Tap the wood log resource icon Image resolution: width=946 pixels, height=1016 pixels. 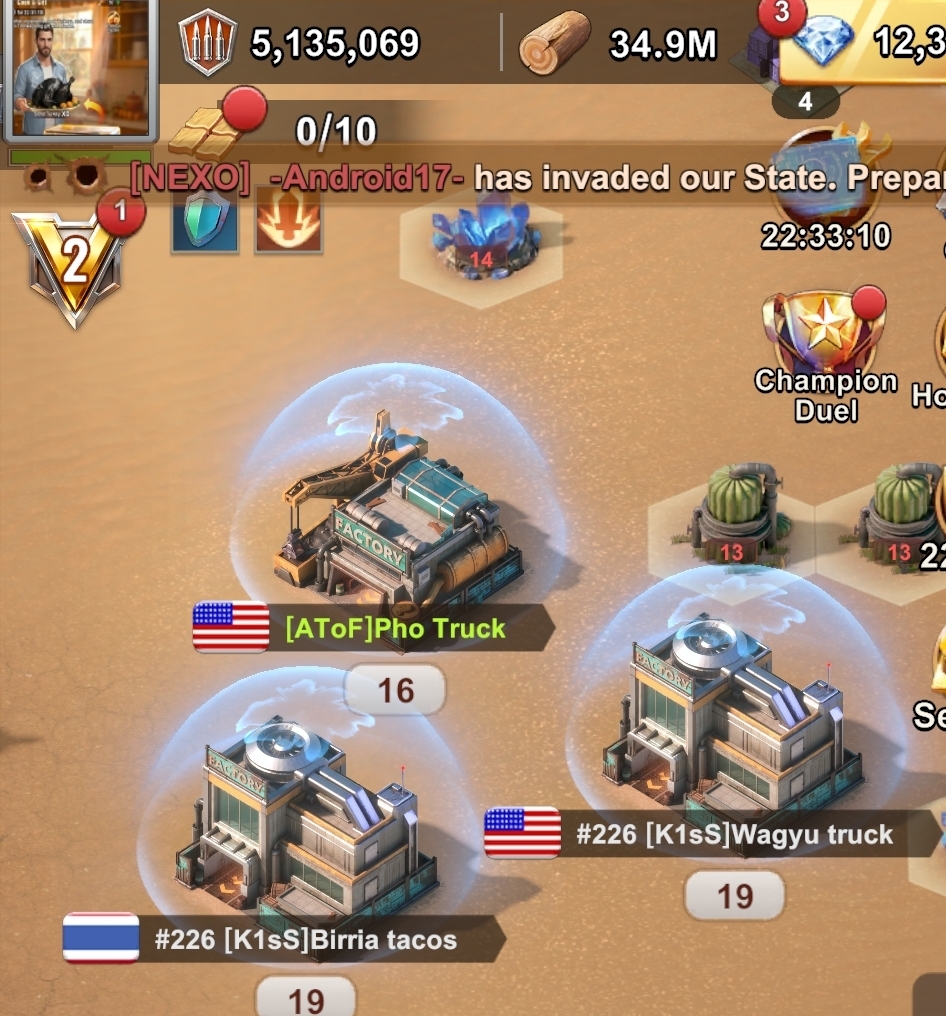pos(556,43)
